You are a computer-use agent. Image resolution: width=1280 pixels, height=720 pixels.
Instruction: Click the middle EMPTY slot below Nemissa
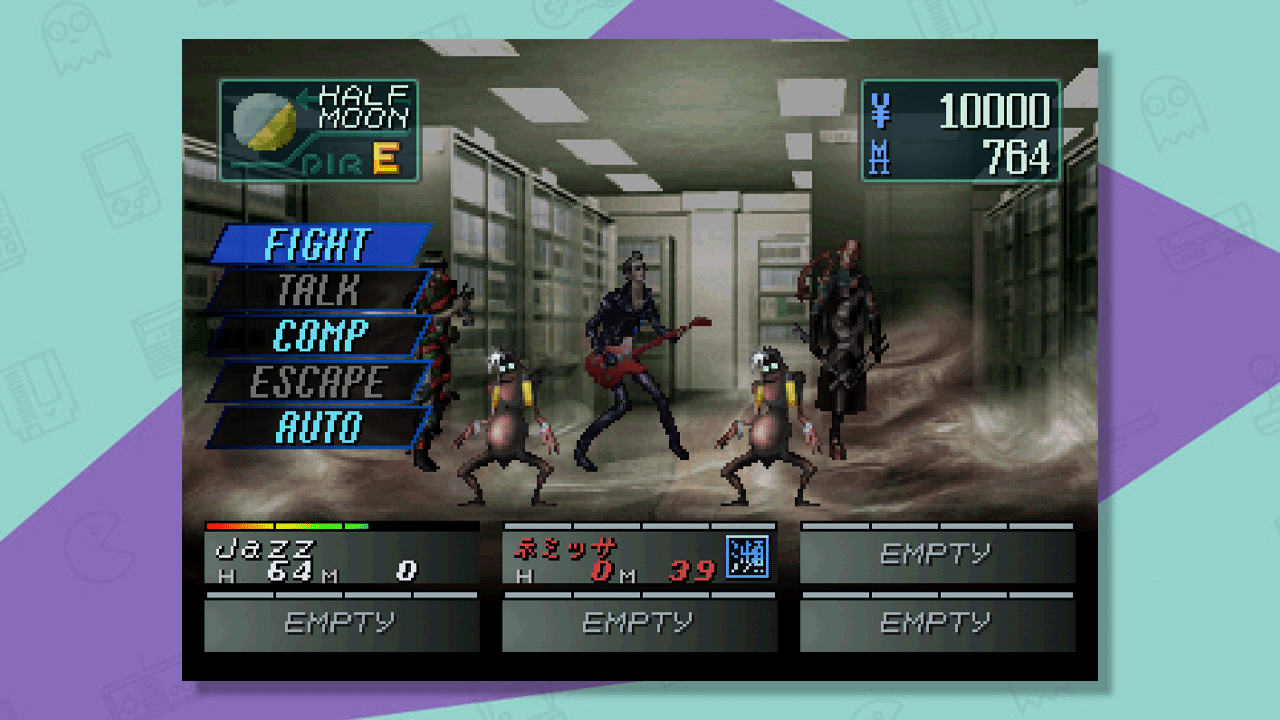coord(639,622)
